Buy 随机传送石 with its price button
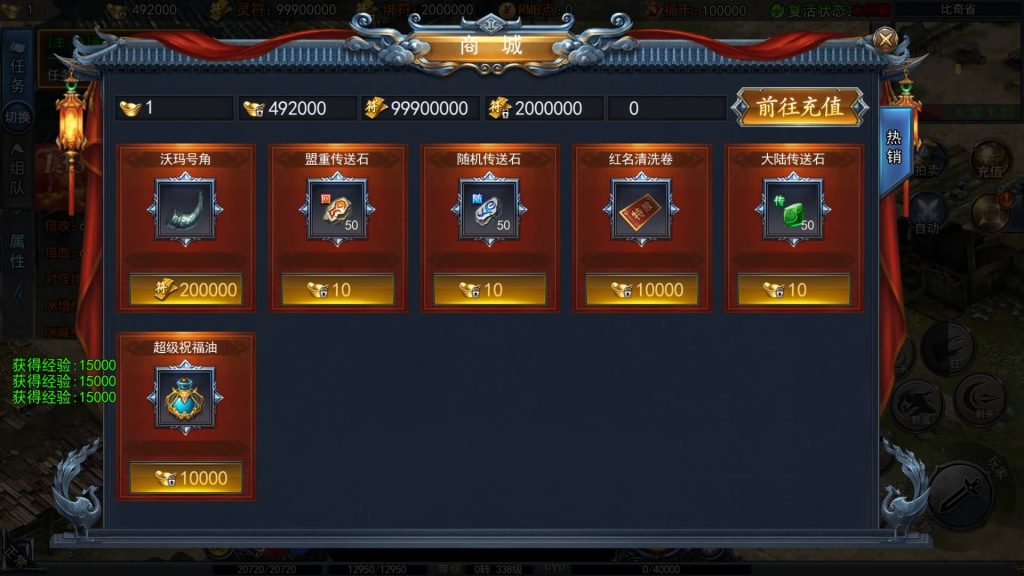1024x576 pixels. 490,290
